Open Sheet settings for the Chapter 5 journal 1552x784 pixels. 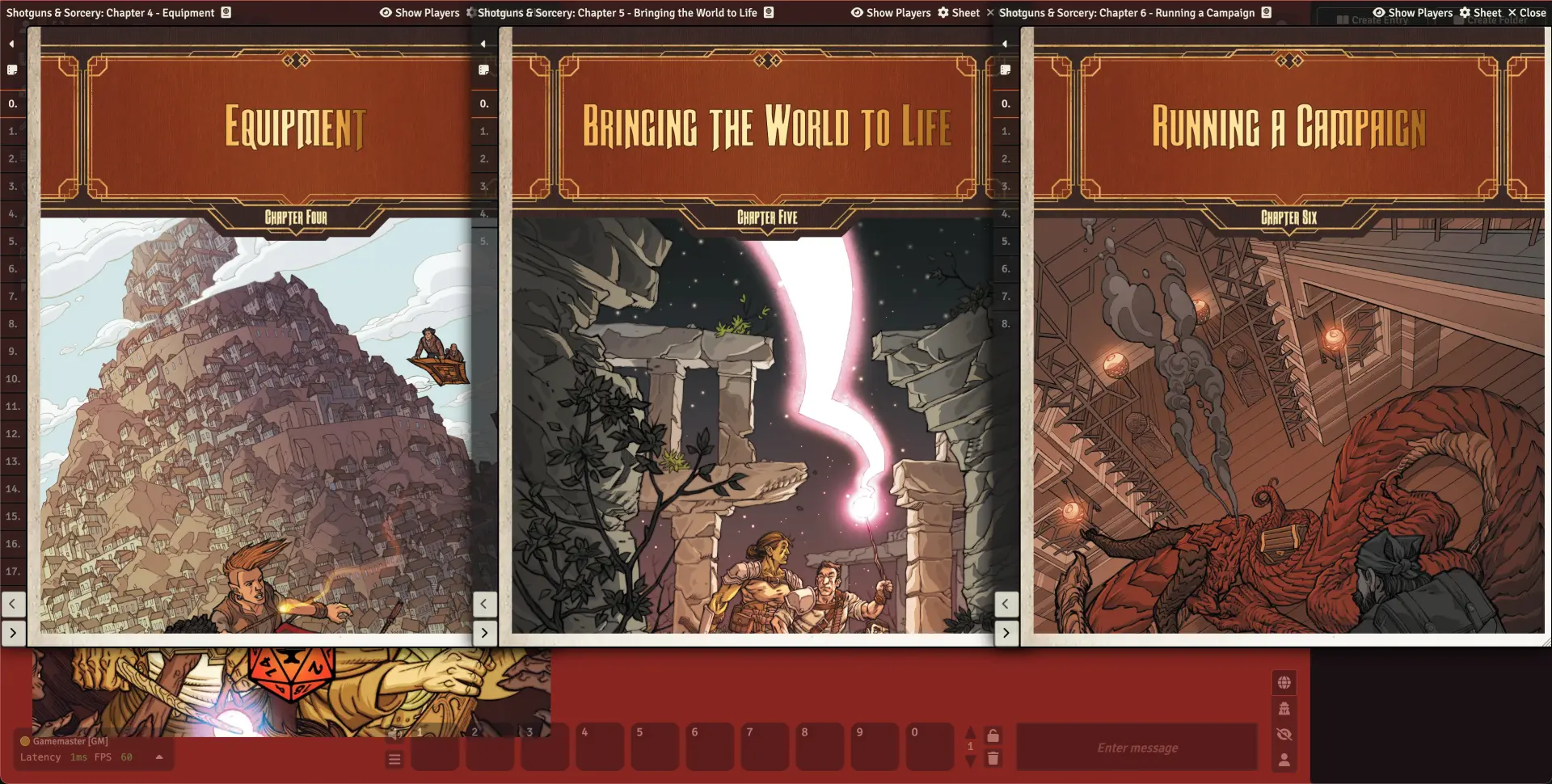click(x=959, y=13)
